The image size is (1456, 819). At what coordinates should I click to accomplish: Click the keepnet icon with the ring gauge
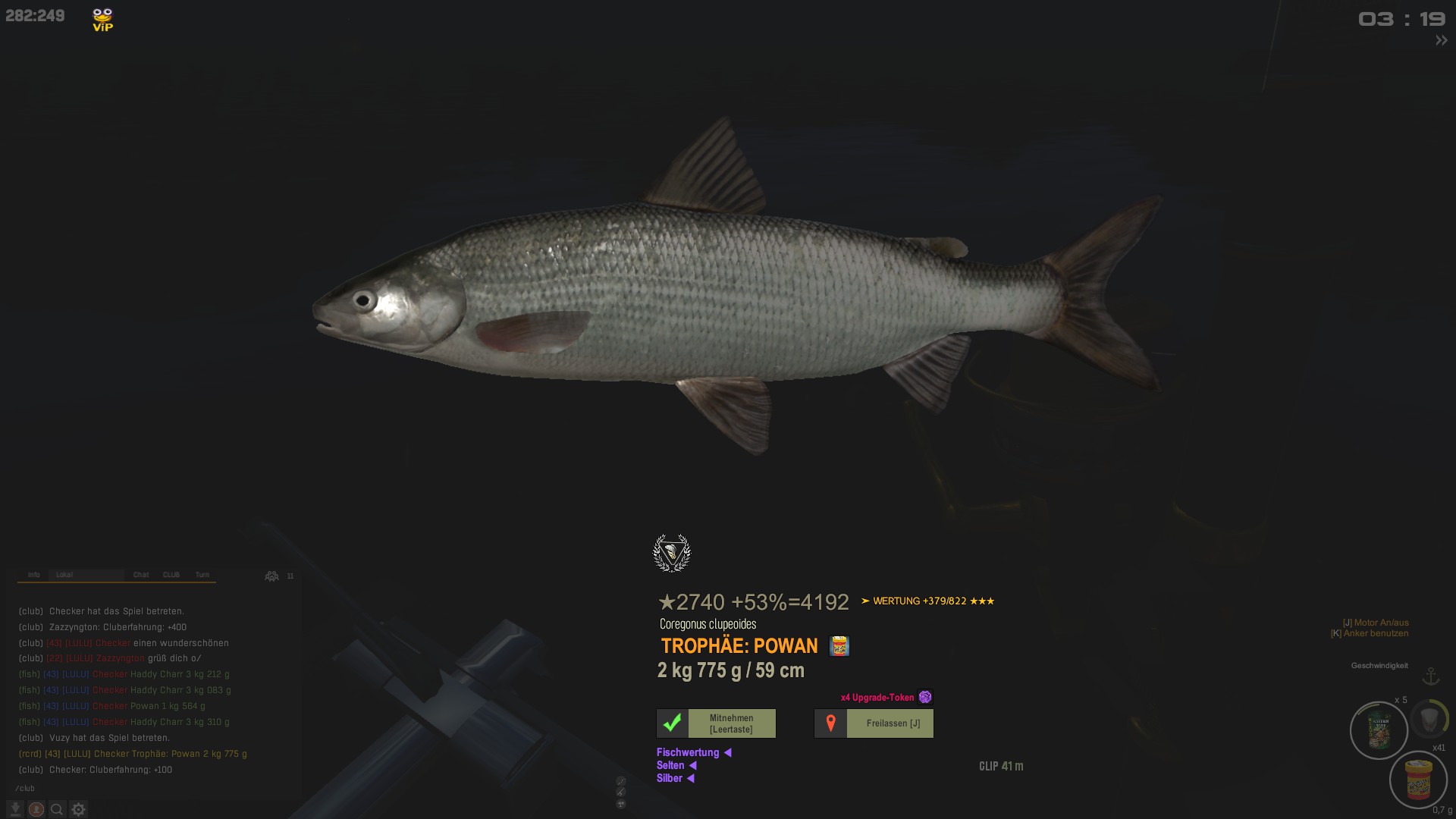1429,718
